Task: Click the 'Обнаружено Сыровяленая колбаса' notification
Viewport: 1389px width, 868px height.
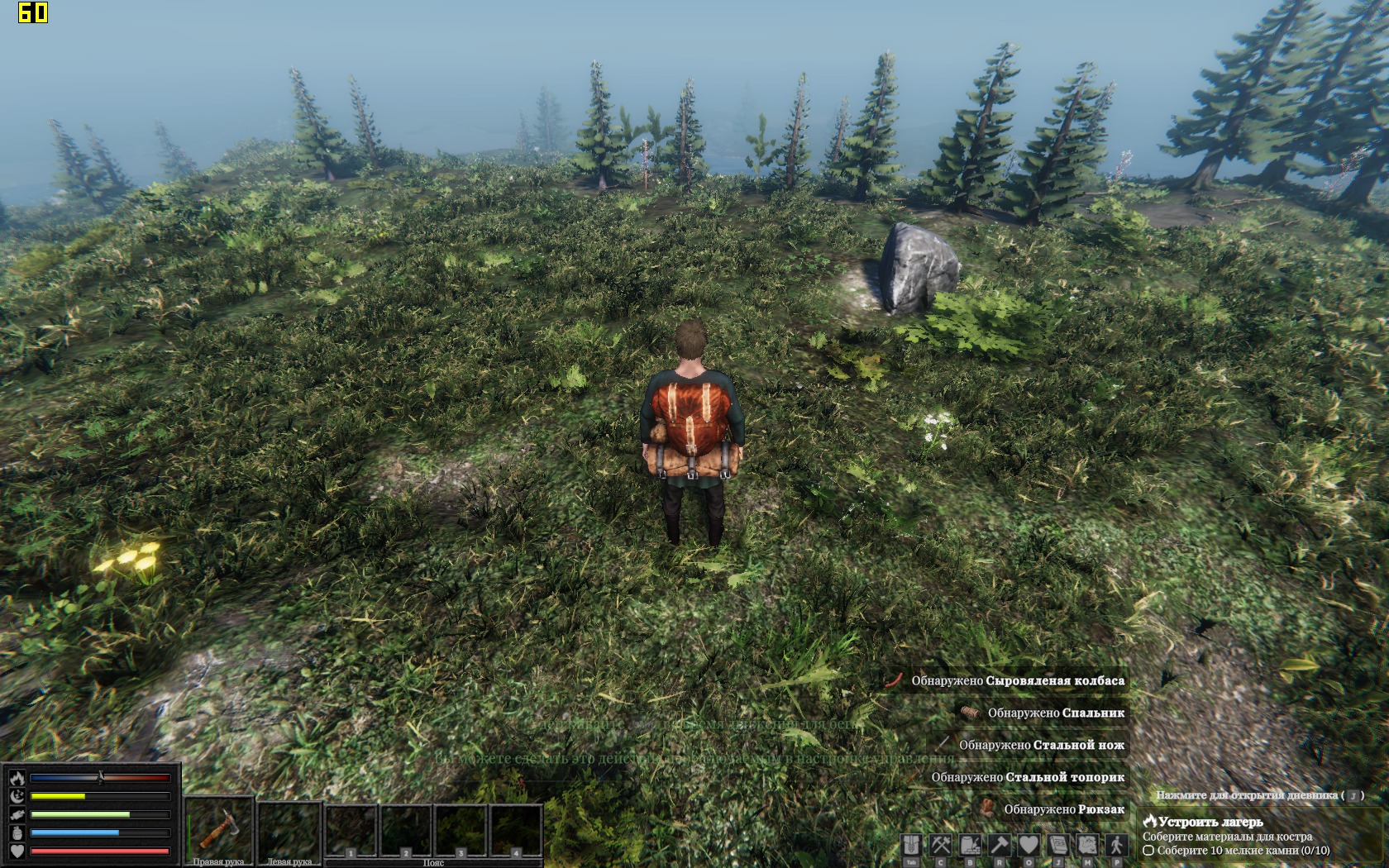Action: pyautogui.click(x=1017, y=681)
